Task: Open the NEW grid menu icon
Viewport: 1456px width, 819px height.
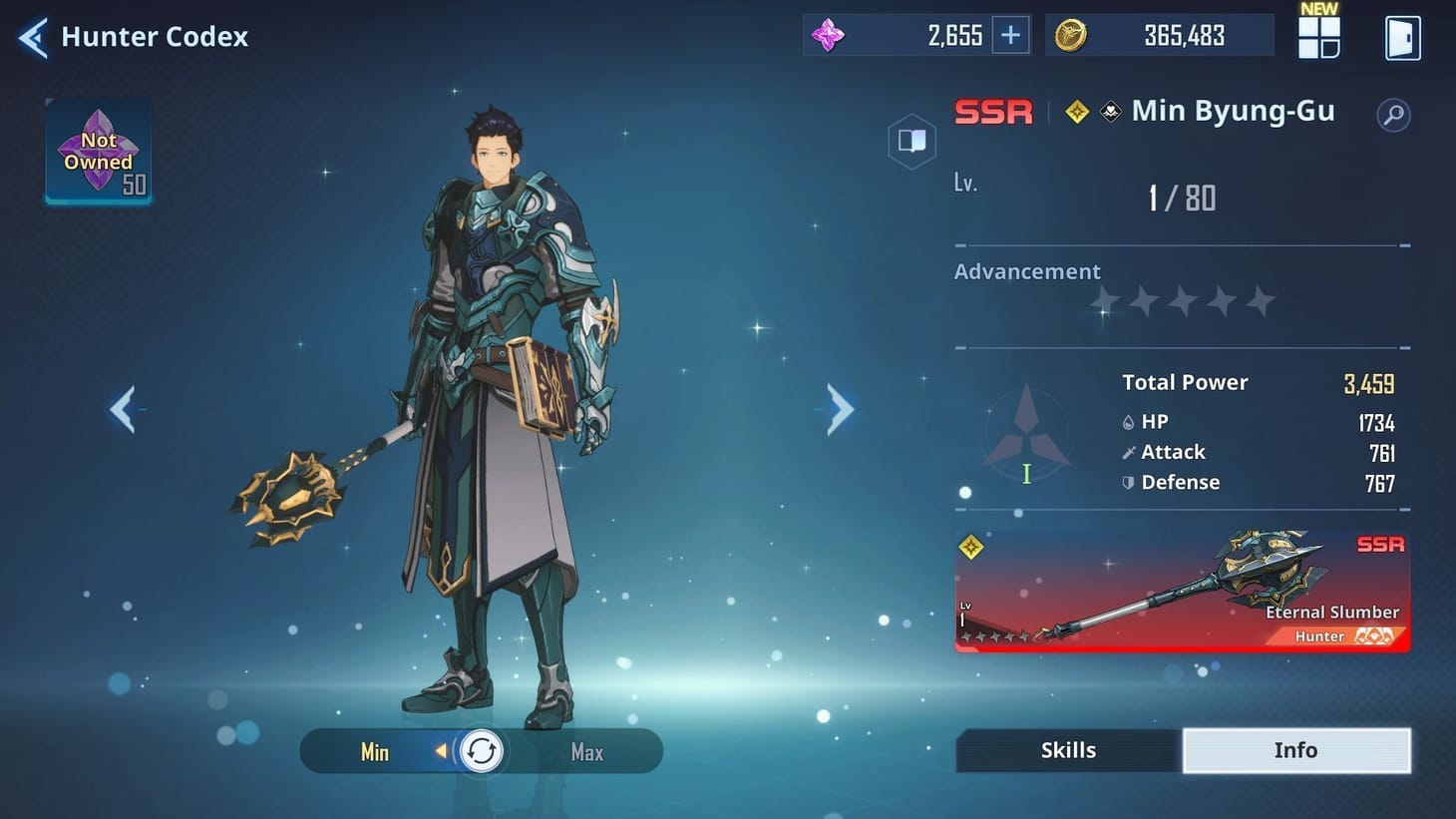Action: tap(1317, 37)
